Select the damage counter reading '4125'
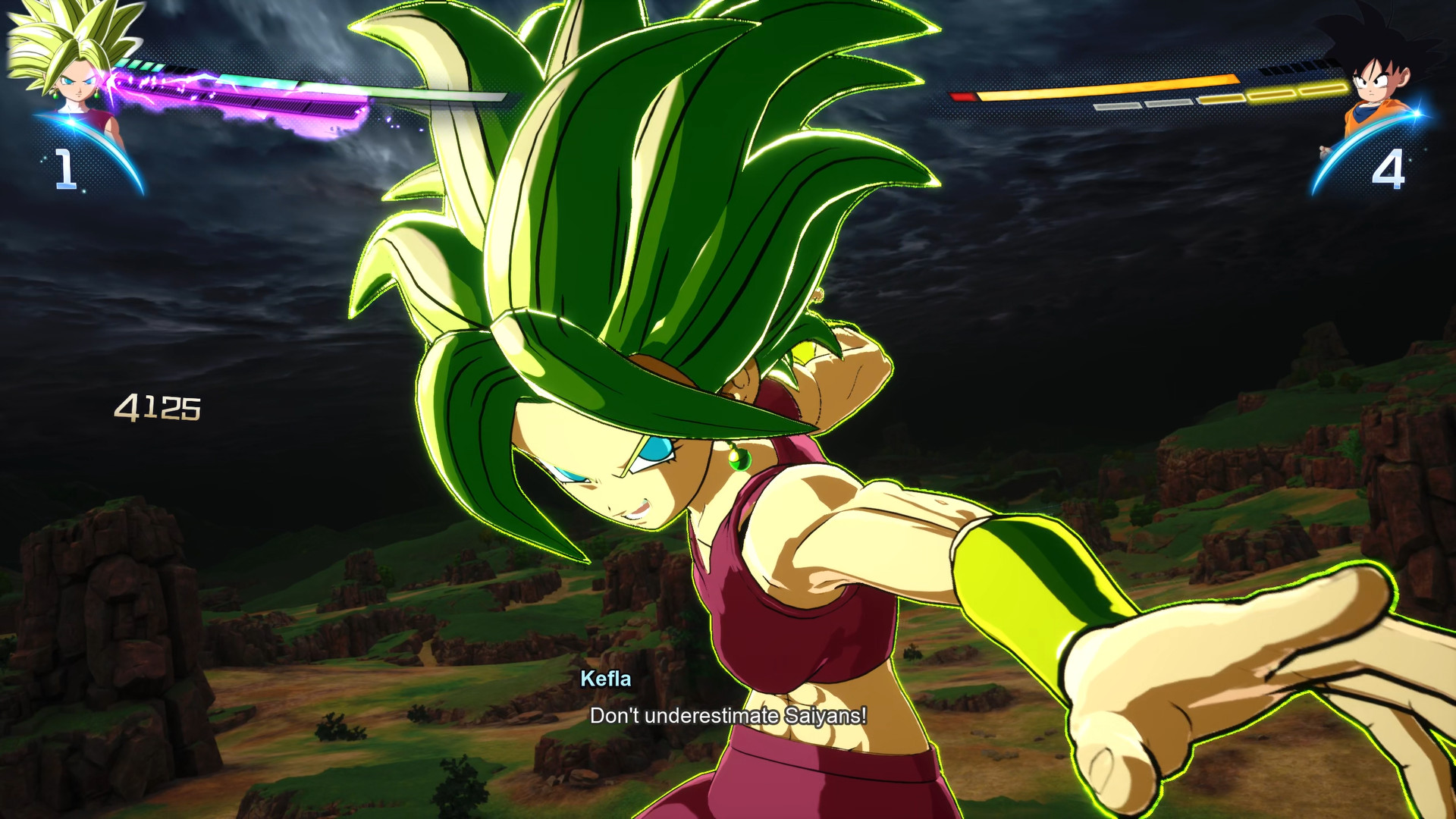 (159, 408)
